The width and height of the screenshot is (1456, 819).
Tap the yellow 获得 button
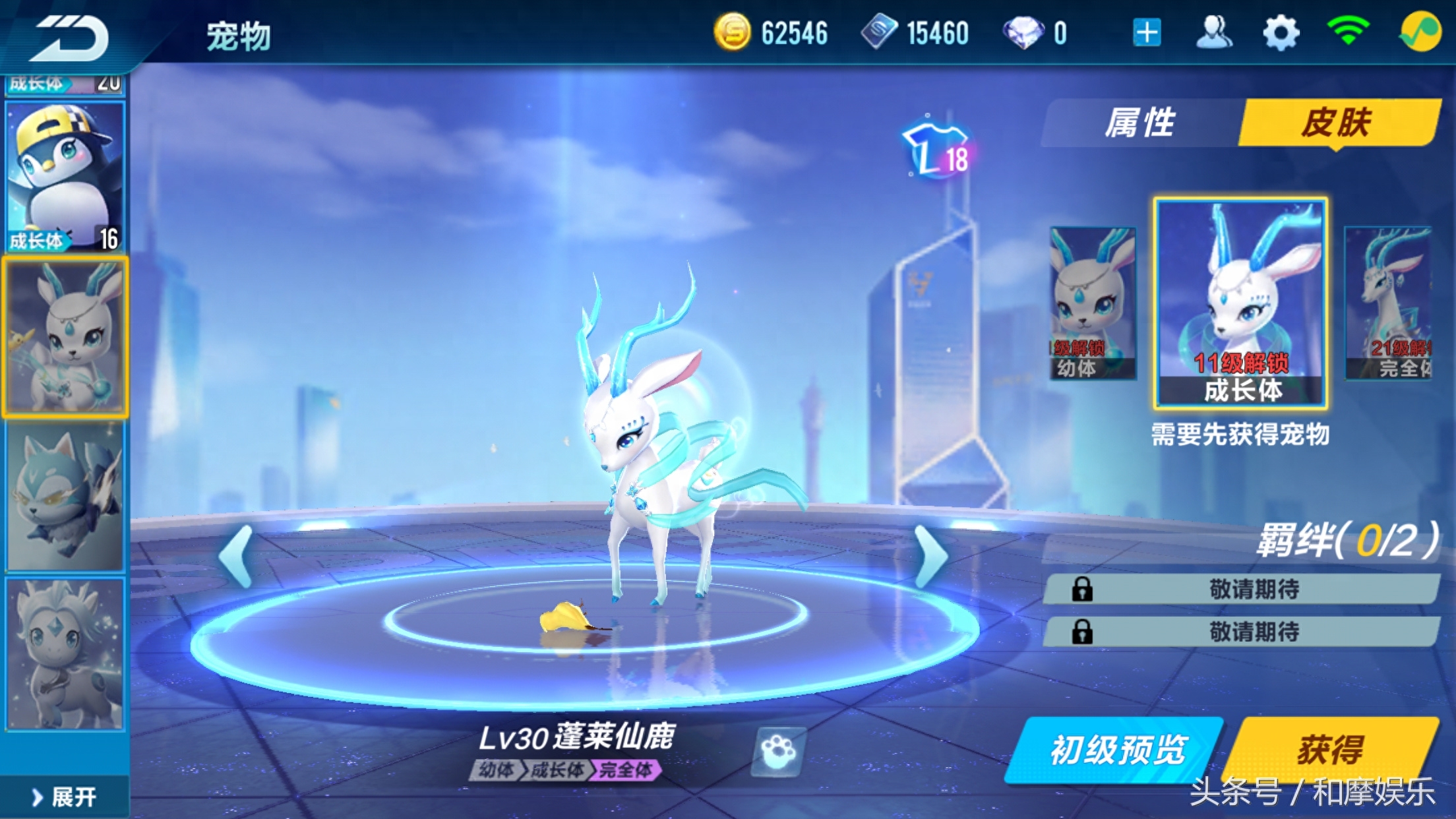coord(1331,750)
